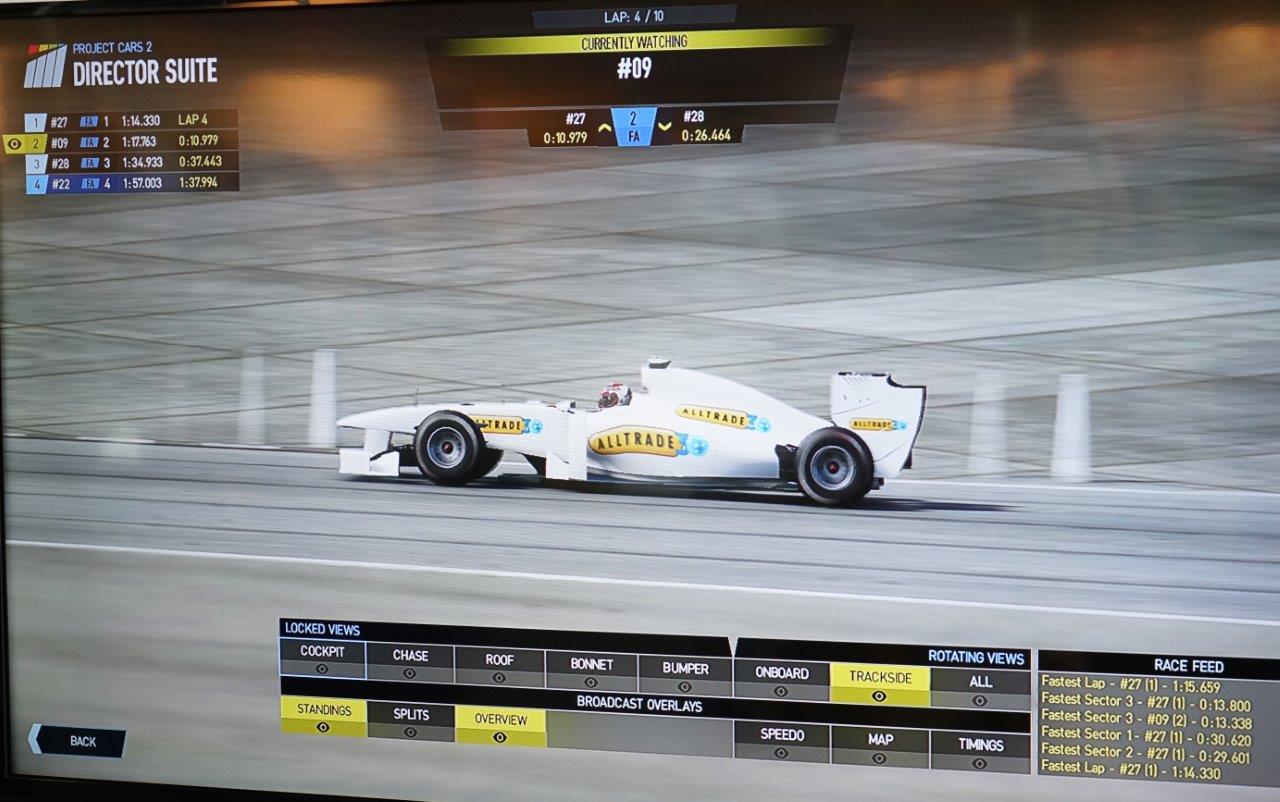Switch to car #27 ahead in overview
The width and height of the screenshot is (1280, 802).
[x=566, y=127]
